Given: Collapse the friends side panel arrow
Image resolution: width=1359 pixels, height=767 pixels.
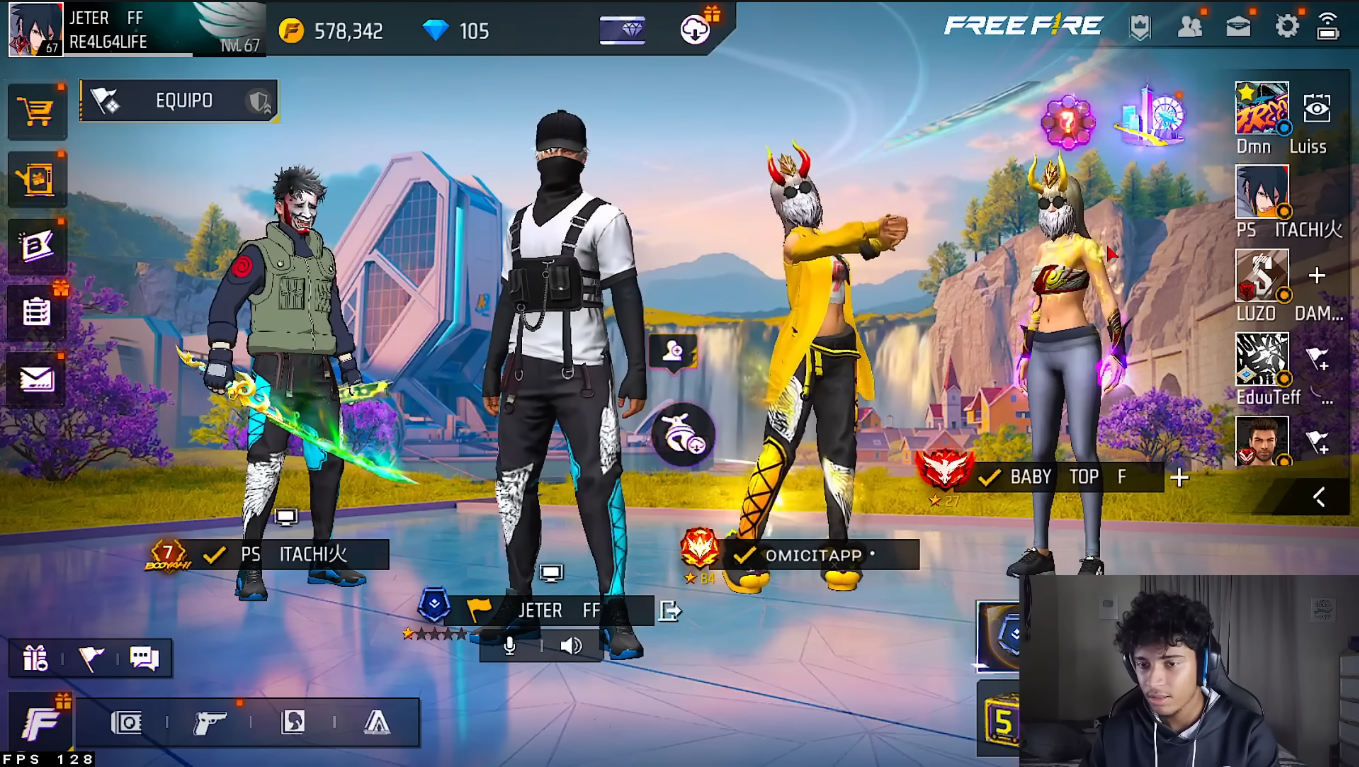Looking at the screenshot, I should 1319,497.
